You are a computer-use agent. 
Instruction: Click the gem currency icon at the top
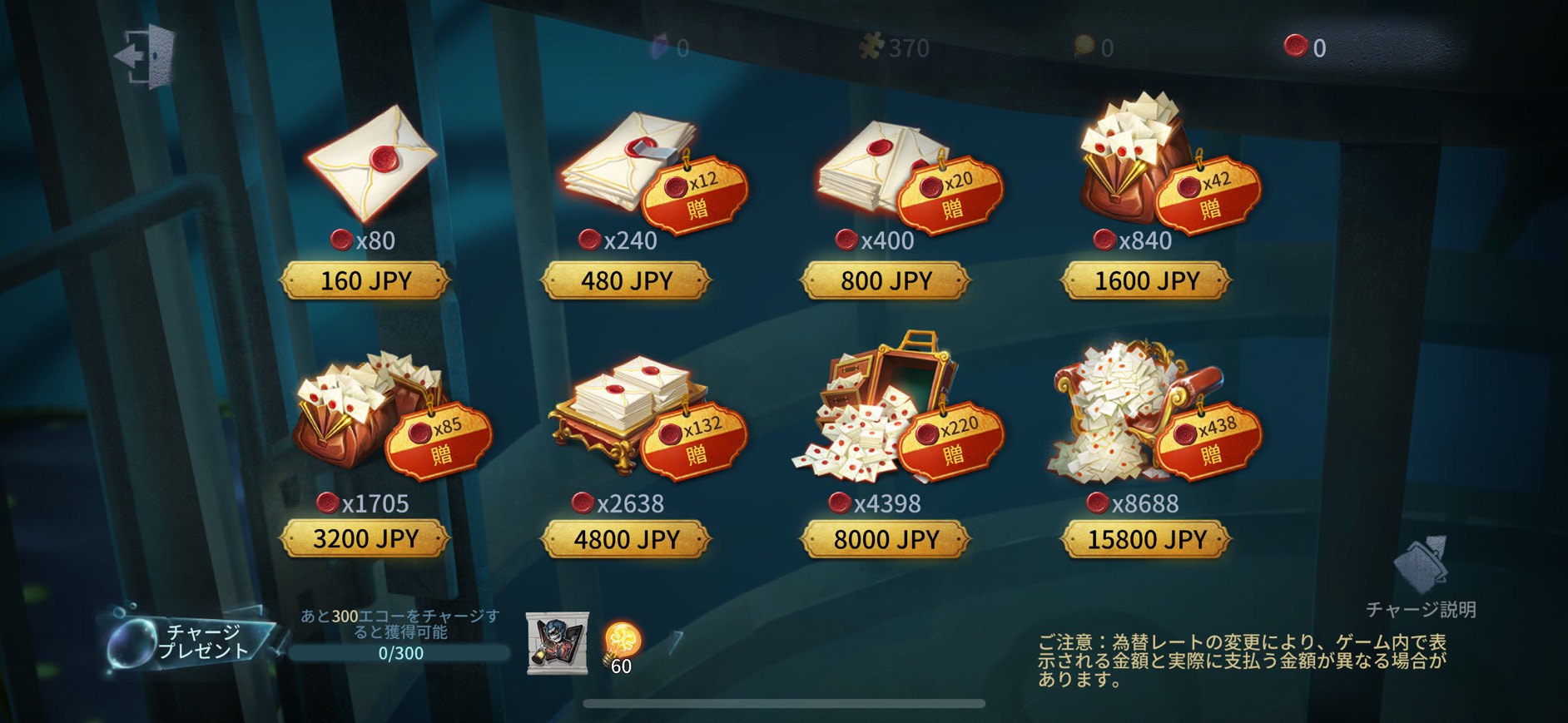(657, 47)
